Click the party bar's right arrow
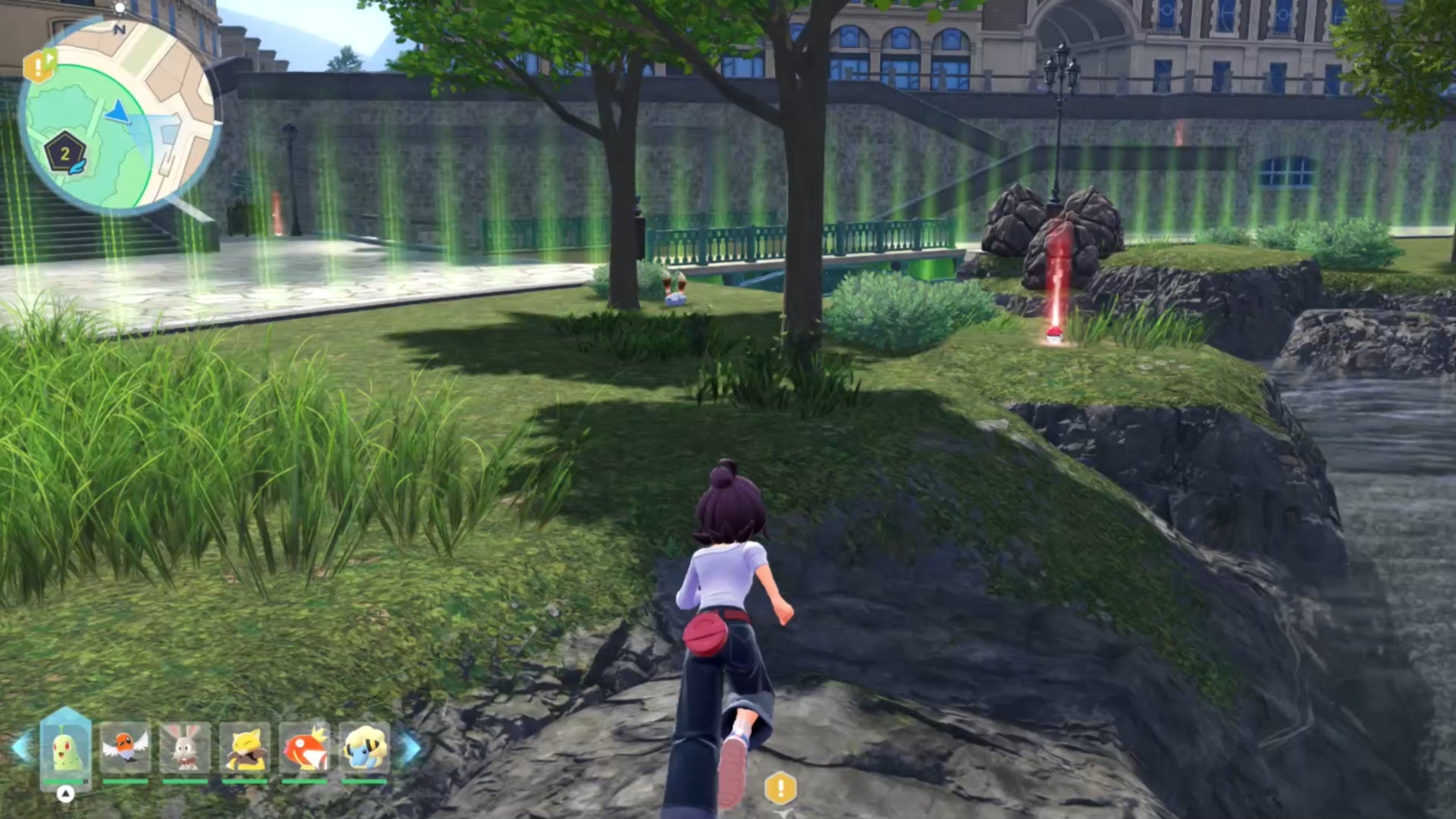Image resolution: width=1456 pixels, height=819 pixels. click(x=410, y=748)
